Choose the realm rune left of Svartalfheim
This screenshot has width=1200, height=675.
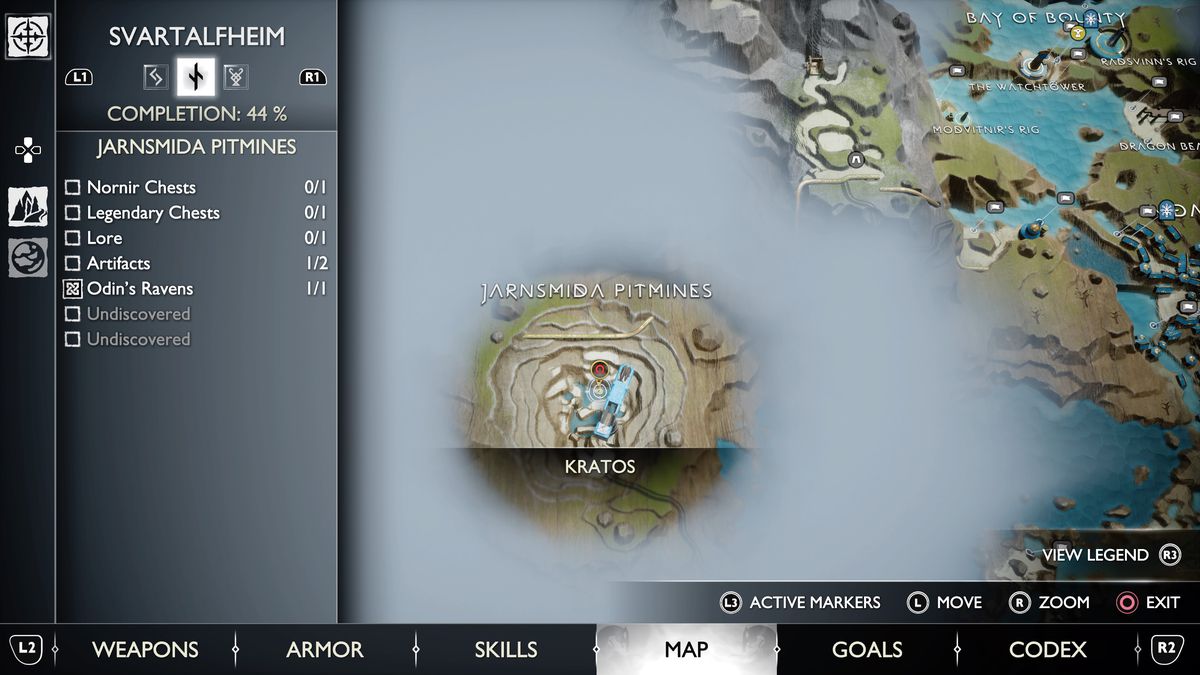click(x=155, y=77)
